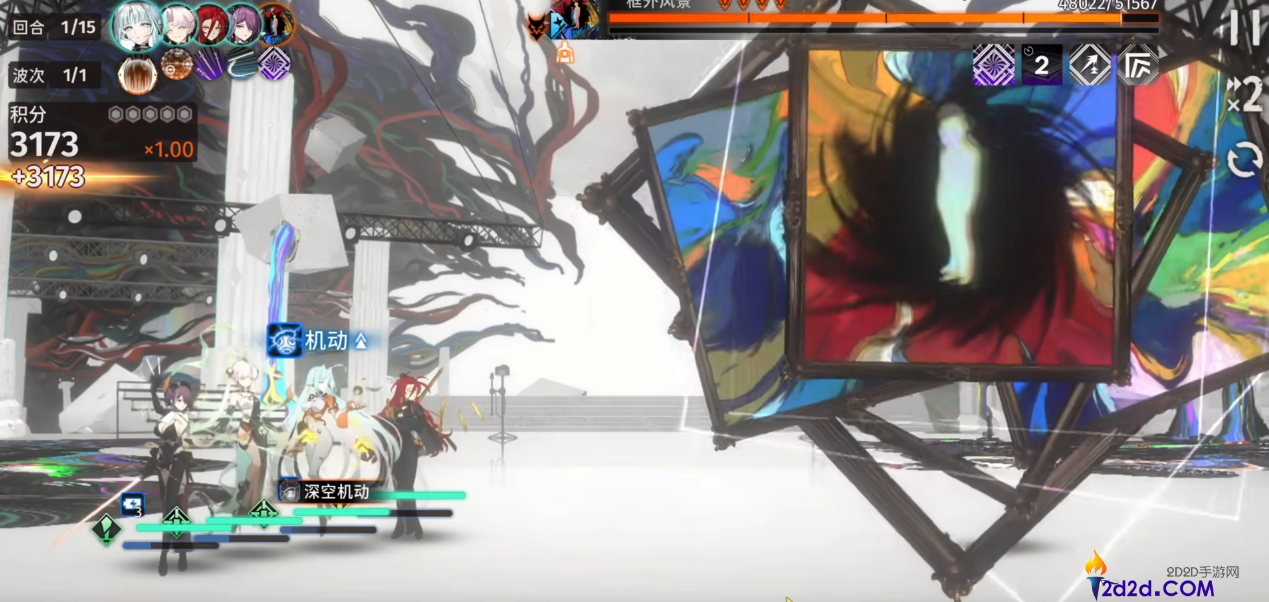Inspect the orange fox weakness icon by boss
Image resolution: width=1269 pixels, height=602 pixels.
tap(538, 26)
